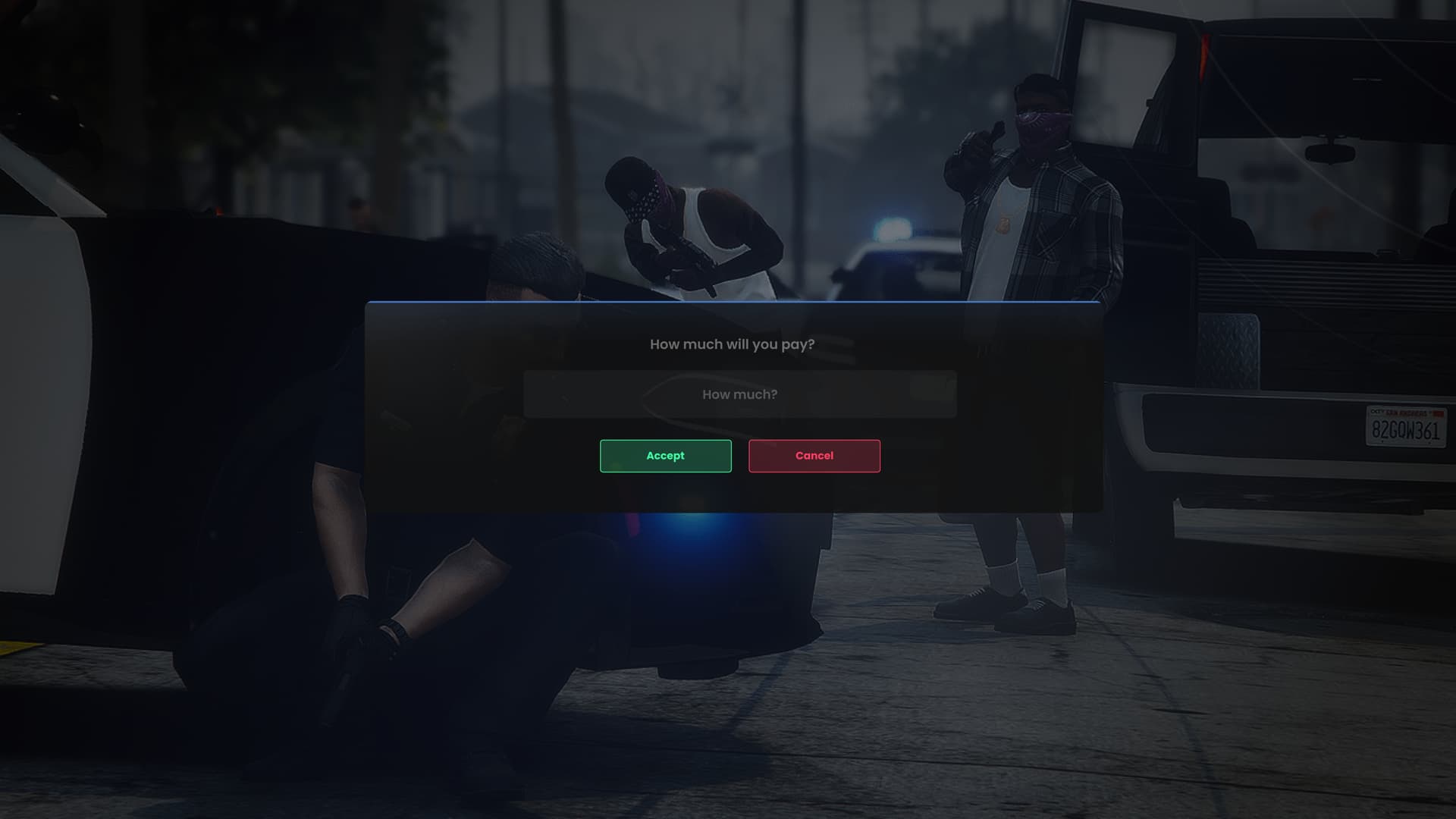
Task: Click the How much will you pay? title
Action: [733, 344]
